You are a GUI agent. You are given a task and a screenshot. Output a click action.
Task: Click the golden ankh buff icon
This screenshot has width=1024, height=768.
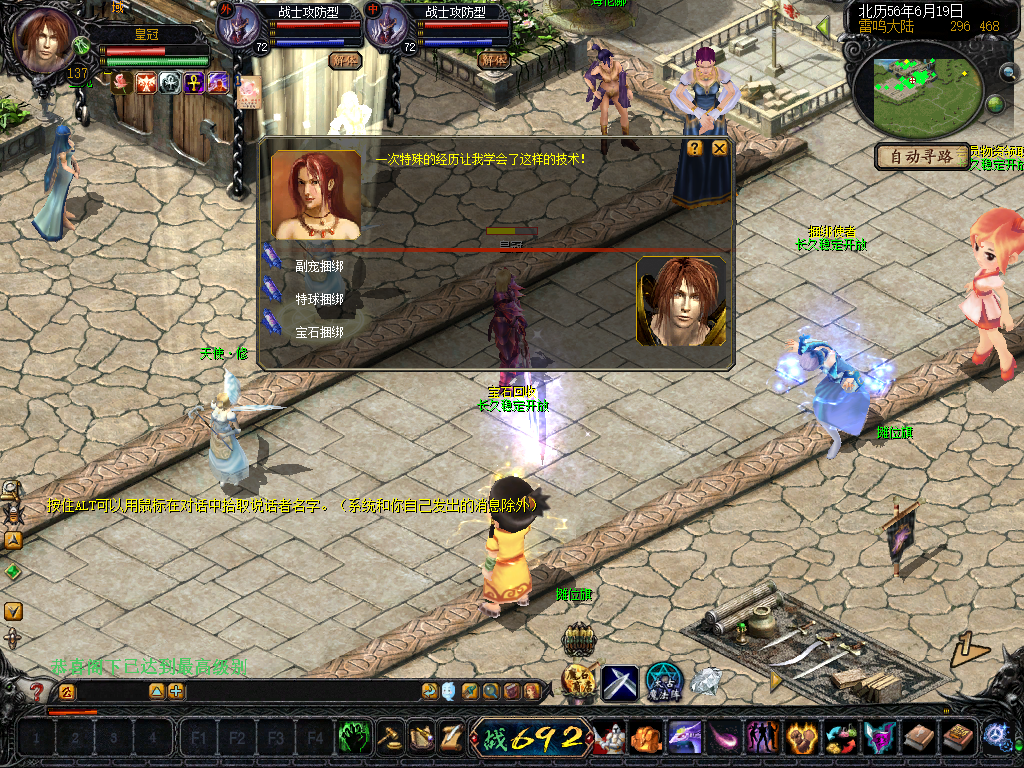click(194, 83)
